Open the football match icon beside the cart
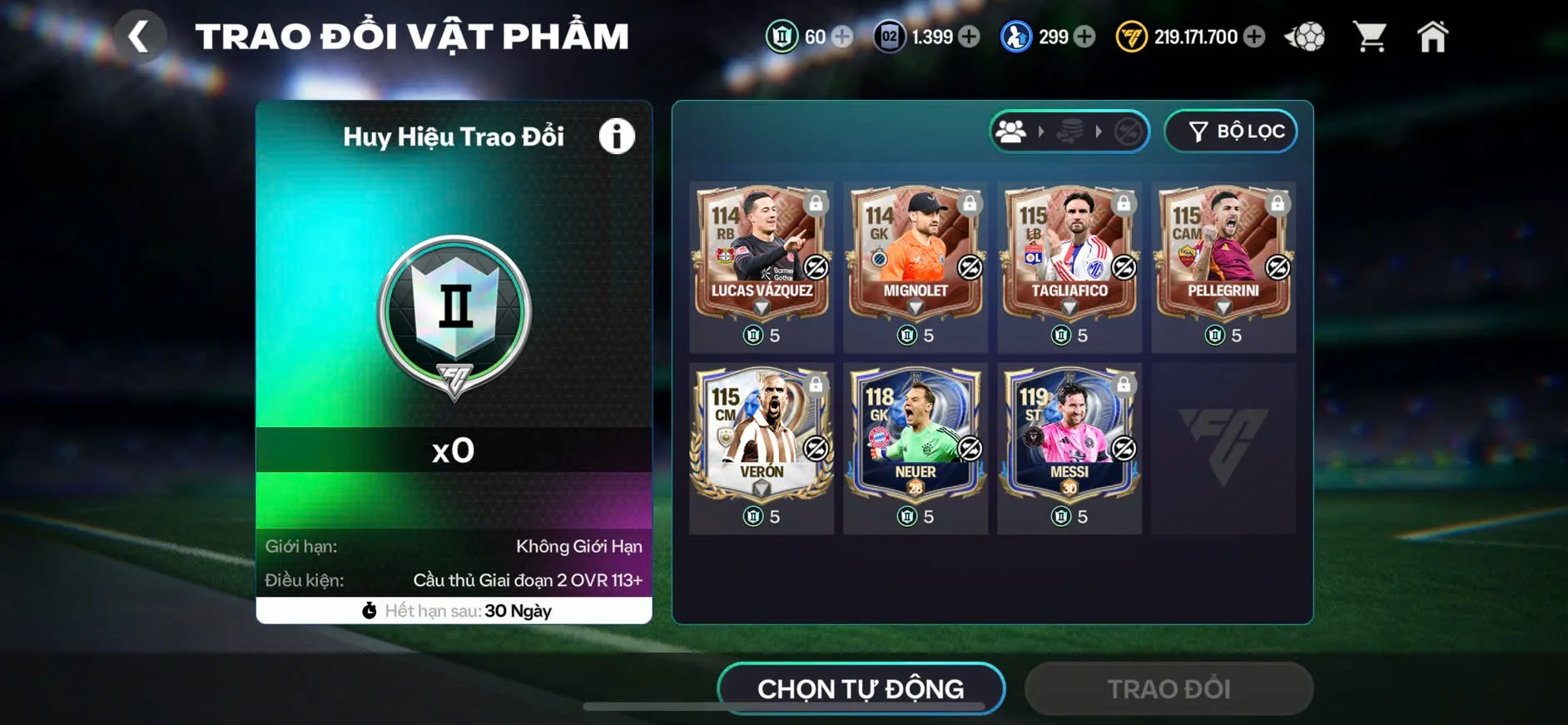The width and height of the screenshot is (1568, 725). pos(1307,35)
